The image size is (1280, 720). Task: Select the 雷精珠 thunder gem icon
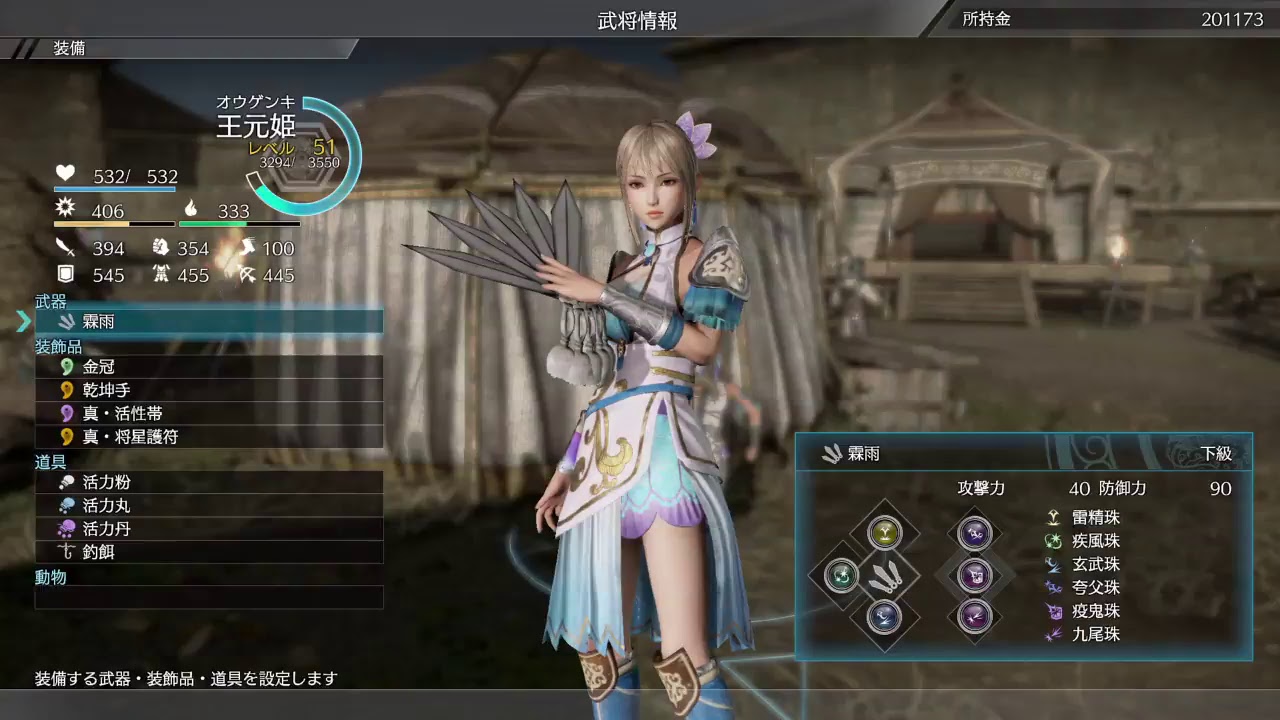[1051, 517]
